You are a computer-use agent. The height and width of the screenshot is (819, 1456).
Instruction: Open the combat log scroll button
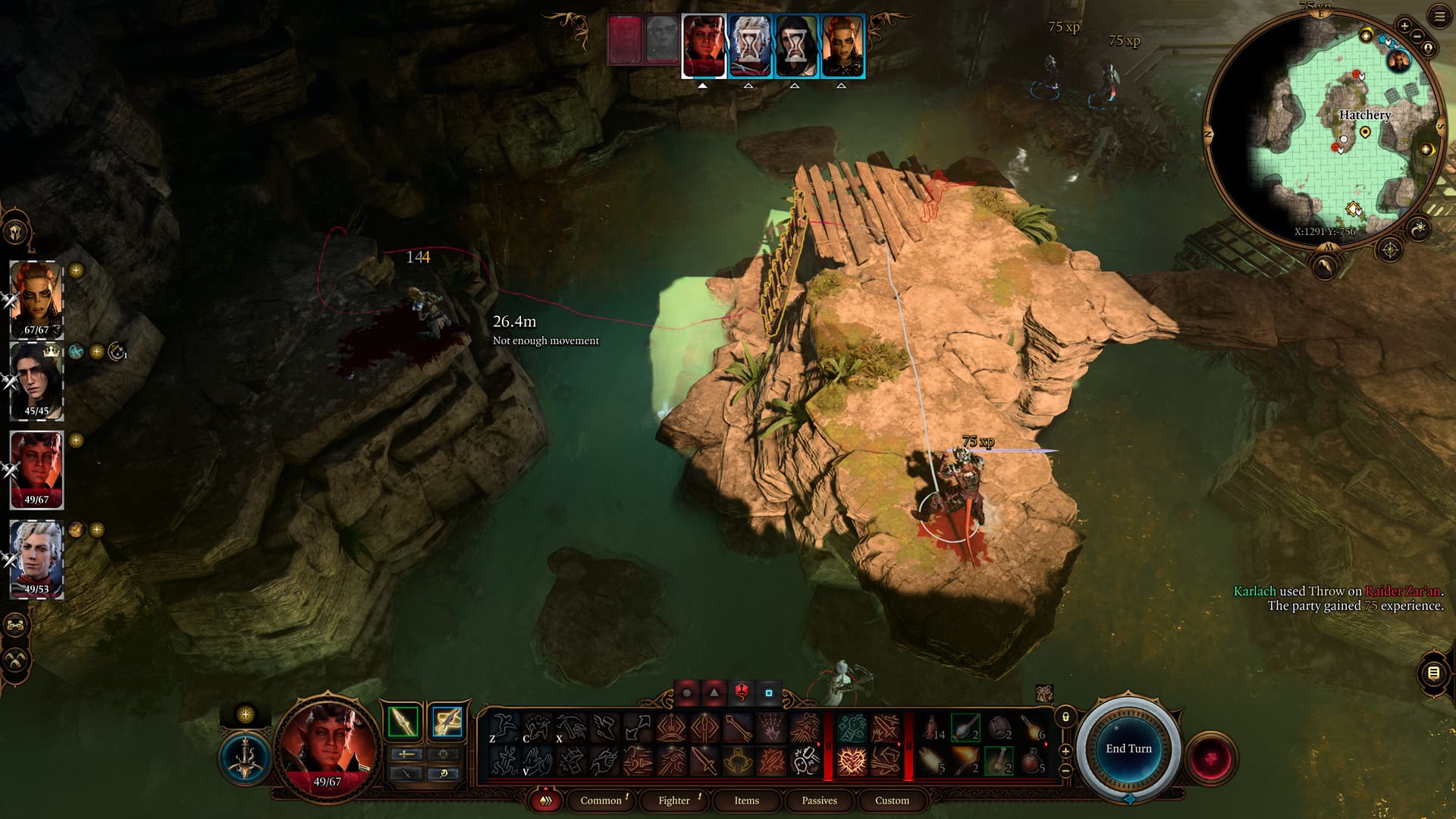point(1433,673)
